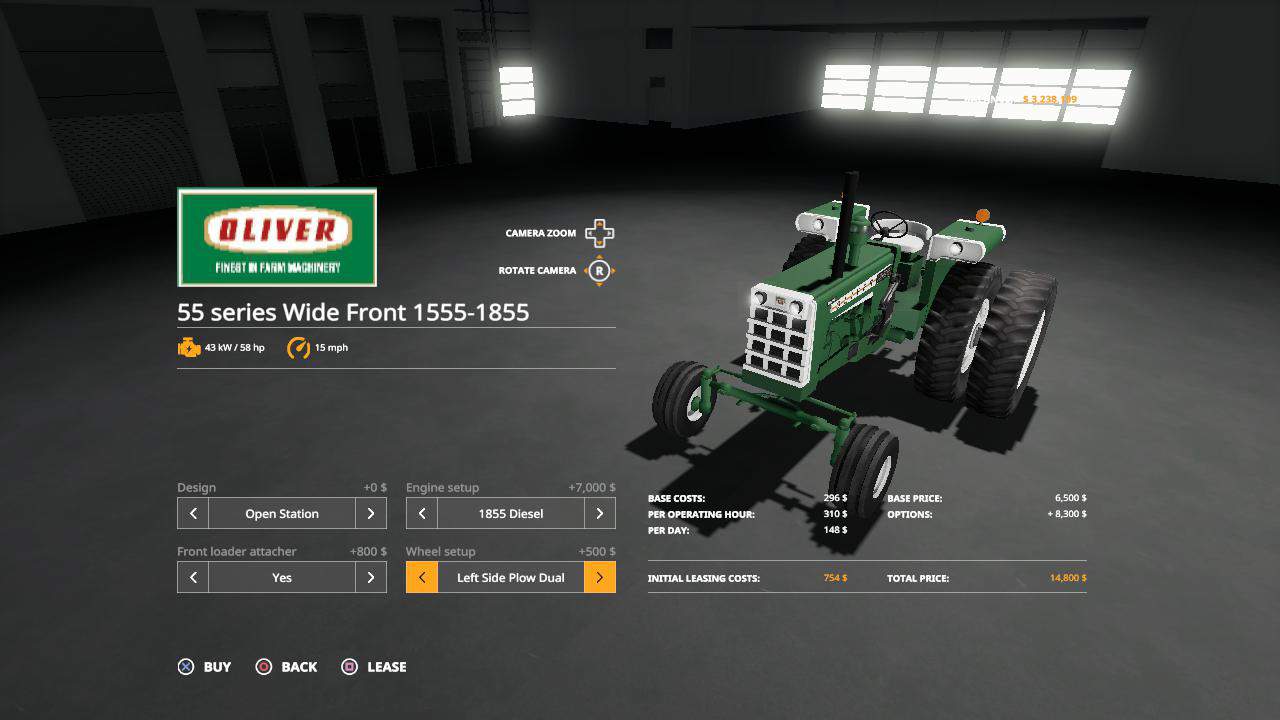This screenshot has height=720, width=1280.
Task: Click the Rotate Camera icon
Action: pos(598,270)
